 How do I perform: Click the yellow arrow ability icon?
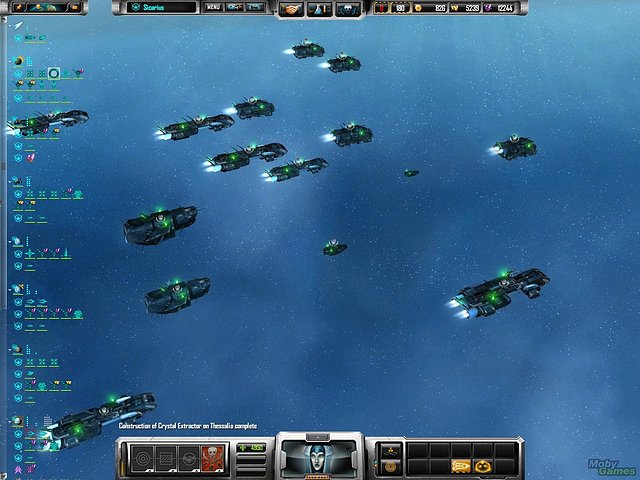pyautogui.click(x=460, y=466)
